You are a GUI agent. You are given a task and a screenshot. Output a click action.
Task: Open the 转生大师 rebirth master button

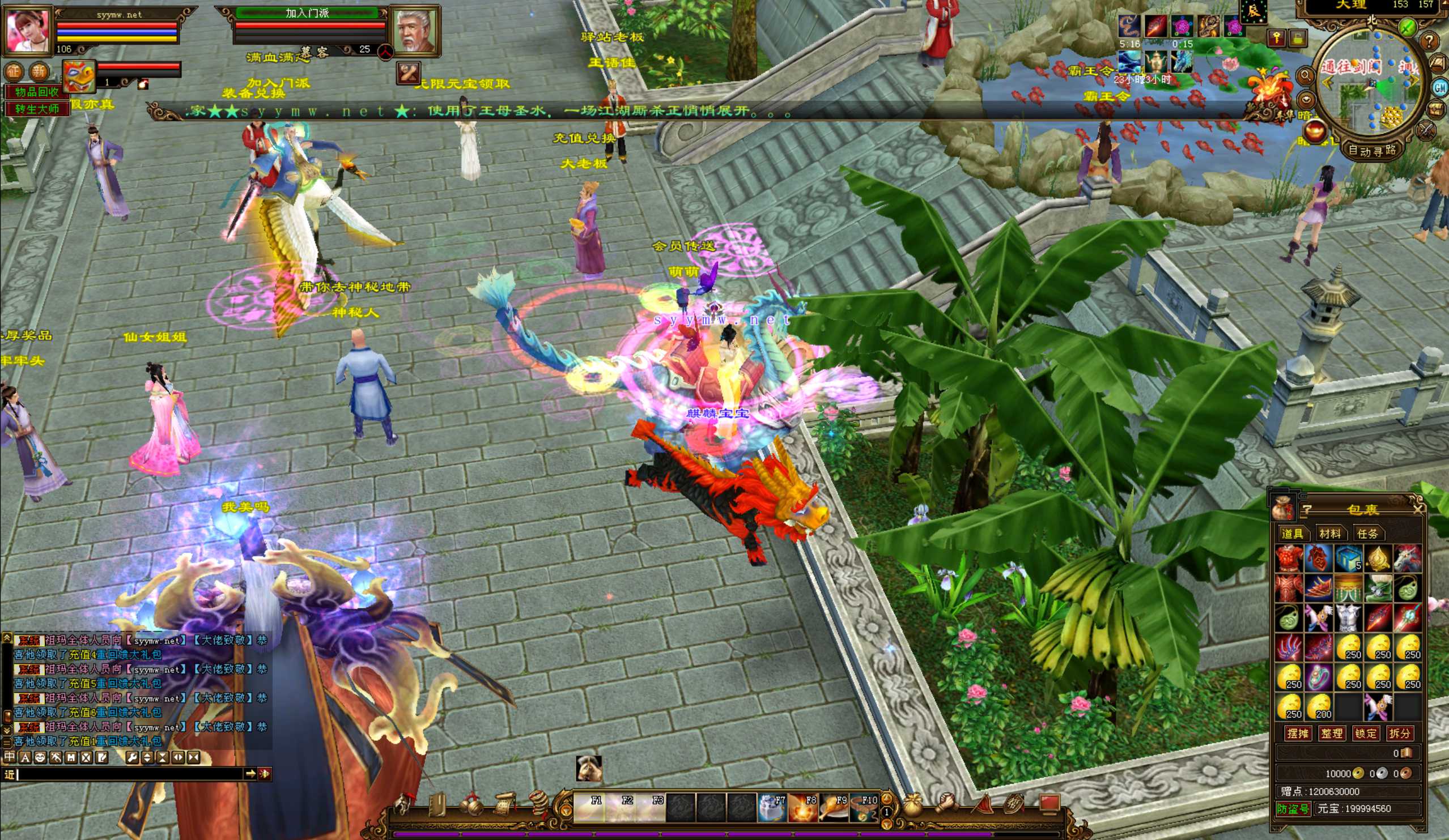pyautogui.click(x=37, y=109)
